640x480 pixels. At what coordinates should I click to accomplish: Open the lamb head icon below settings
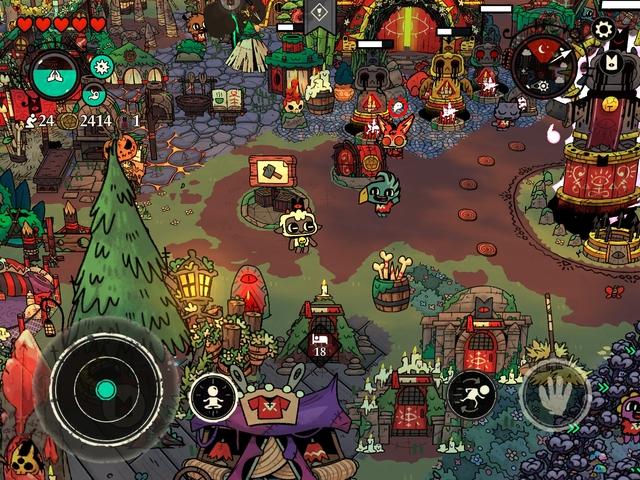pyautogui.click(x=609, y=65)
